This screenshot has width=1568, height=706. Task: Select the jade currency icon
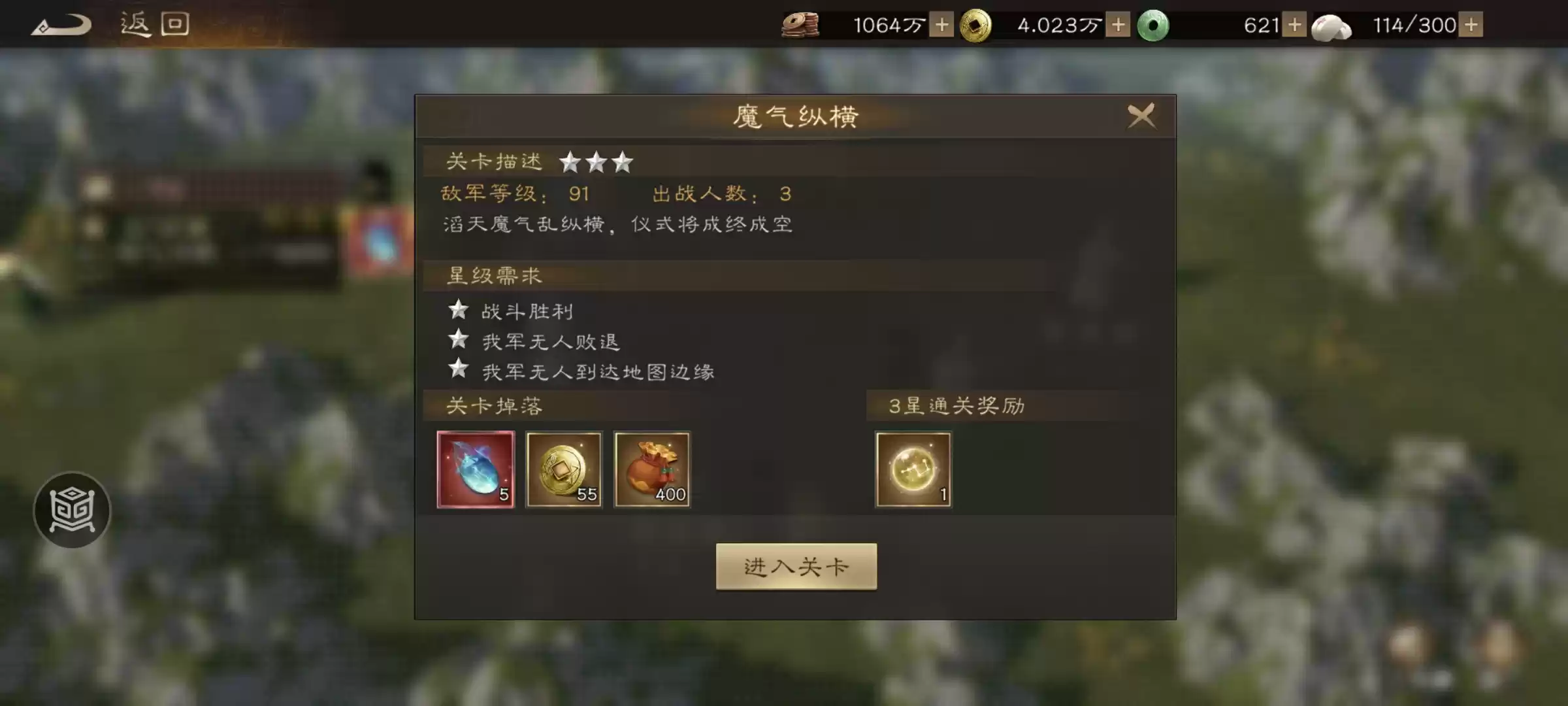(1153, 25)
